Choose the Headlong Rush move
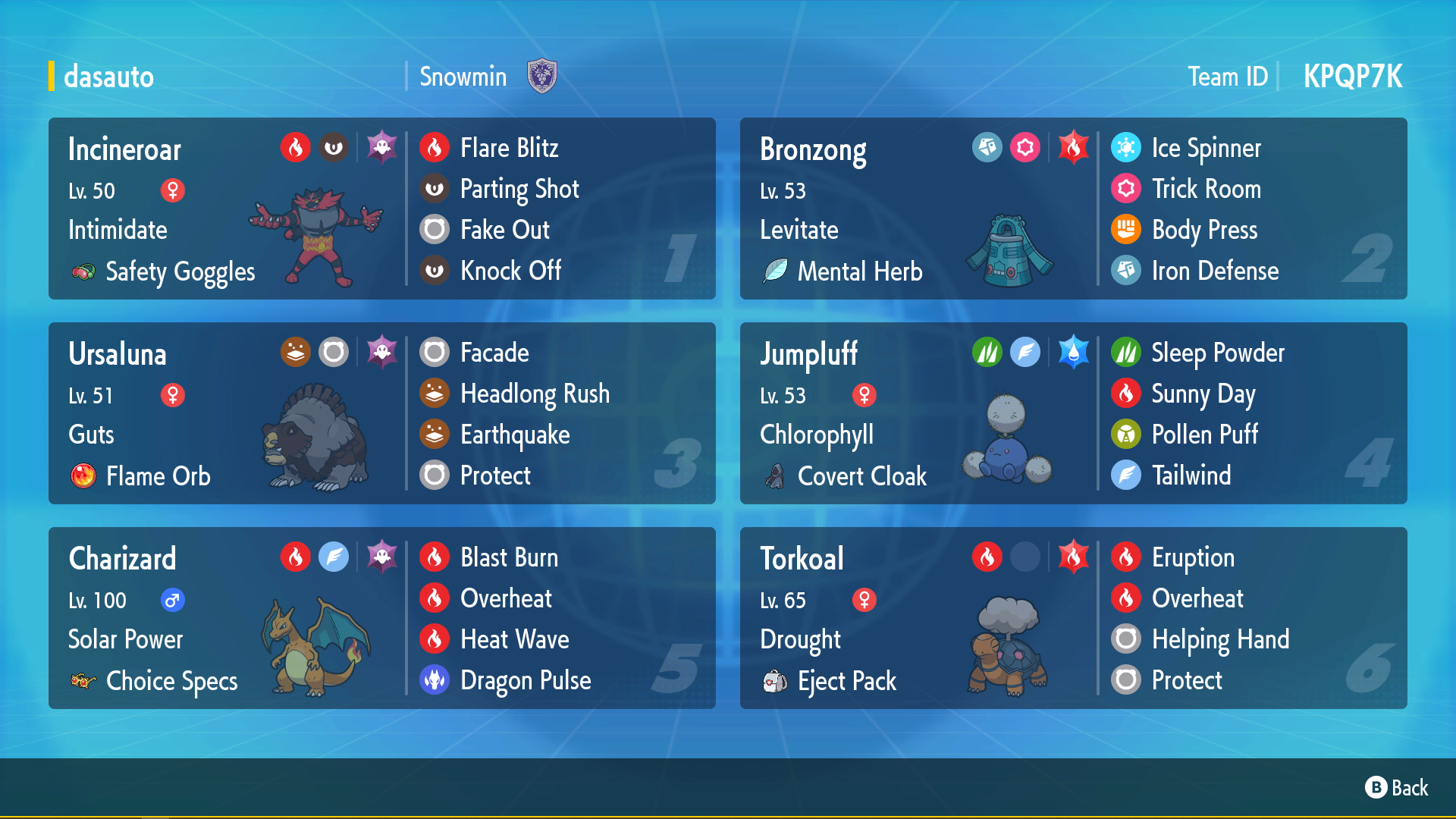The width and height of the screenshot is (1456, 819). click(535, 394)
